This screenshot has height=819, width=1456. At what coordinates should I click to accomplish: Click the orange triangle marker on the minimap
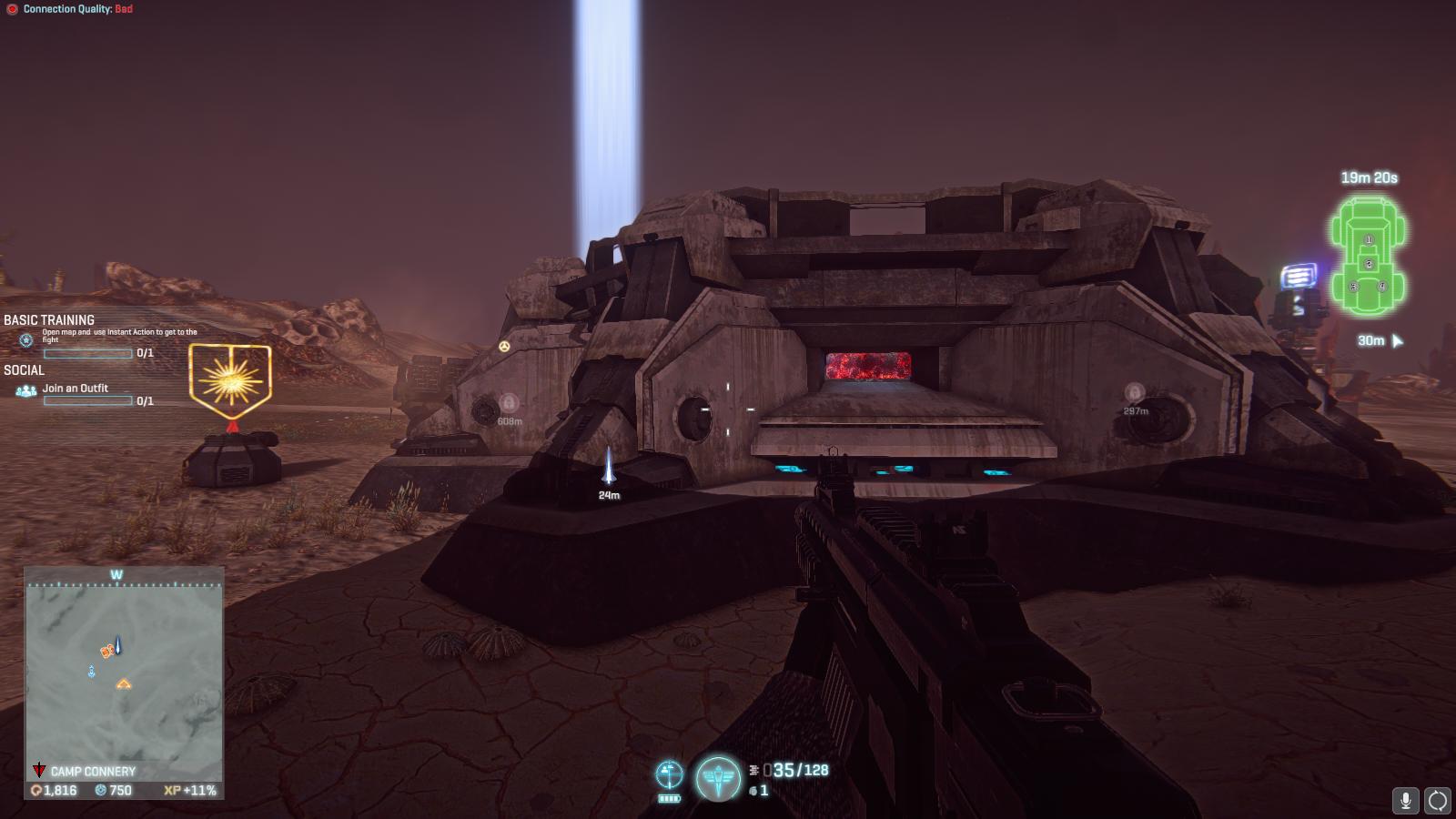(x=124, y=683)
